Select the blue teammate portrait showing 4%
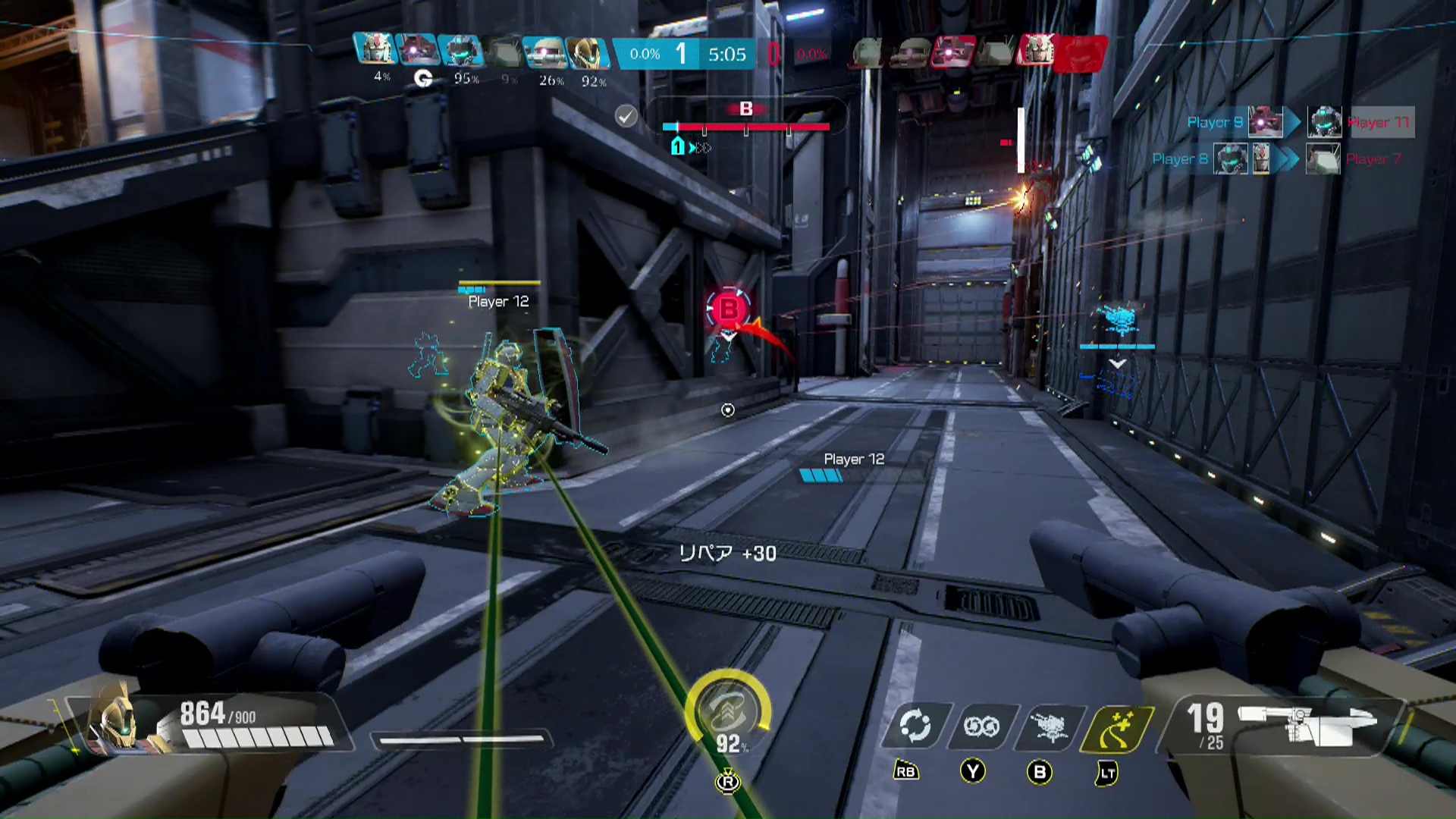This screenshot has height=819, width=1456. pyautogui.click(x=375, y=52)
